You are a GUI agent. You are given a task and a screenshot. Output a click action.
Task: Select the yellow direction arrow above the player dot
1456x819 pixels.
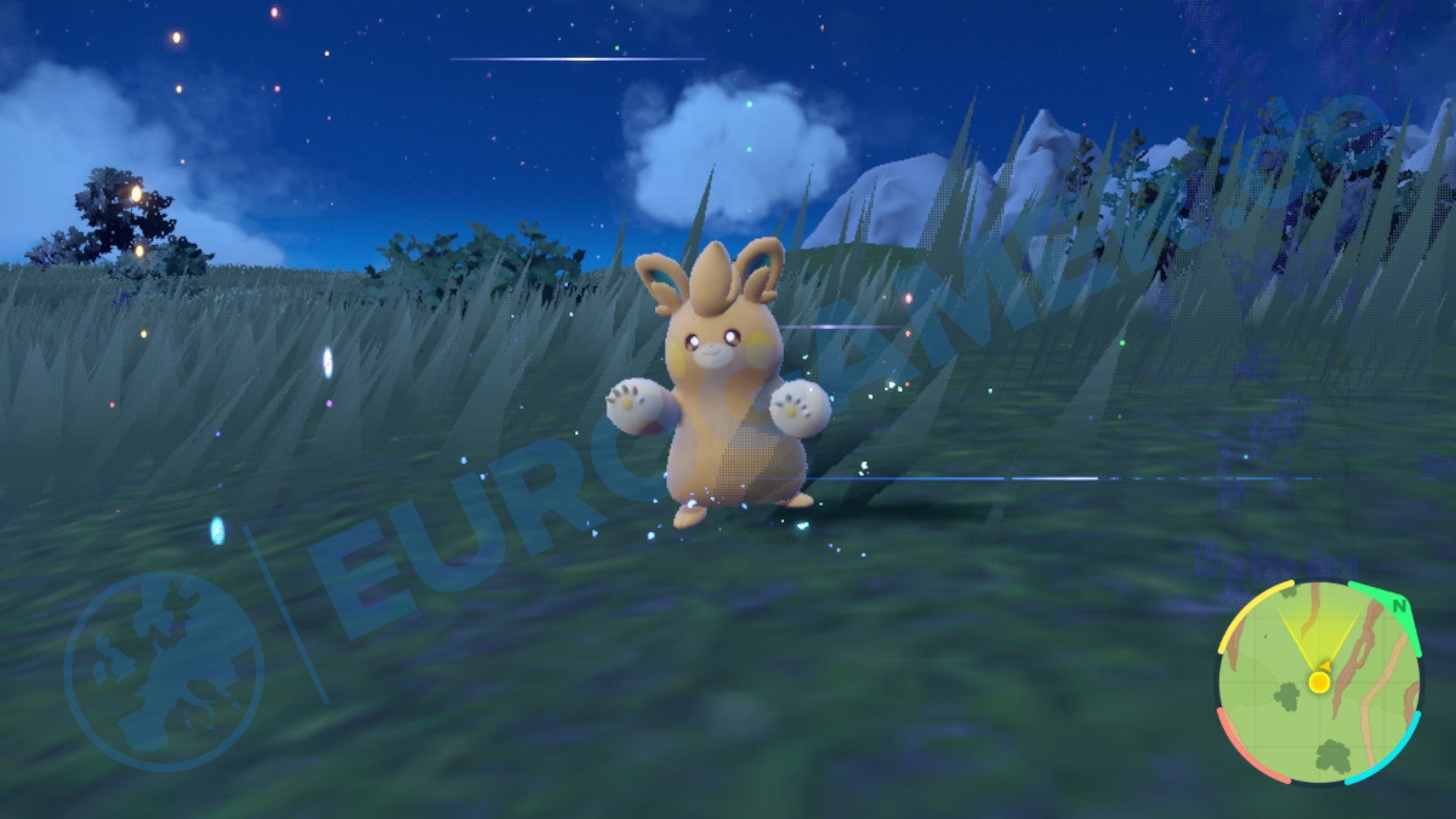point(1326,667)
